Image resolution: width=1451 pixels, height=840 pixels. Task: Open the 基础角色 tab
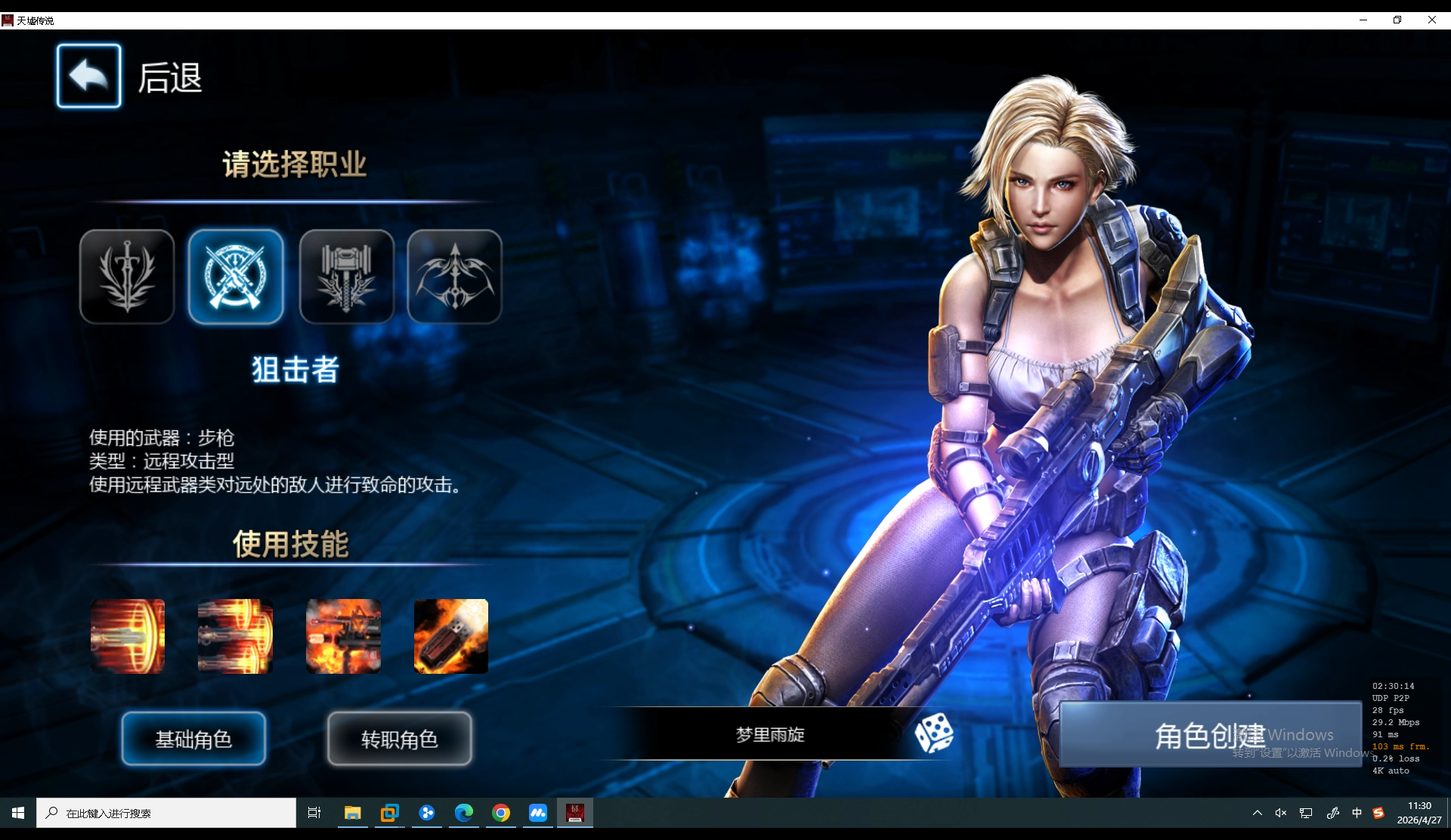point(193,739)
